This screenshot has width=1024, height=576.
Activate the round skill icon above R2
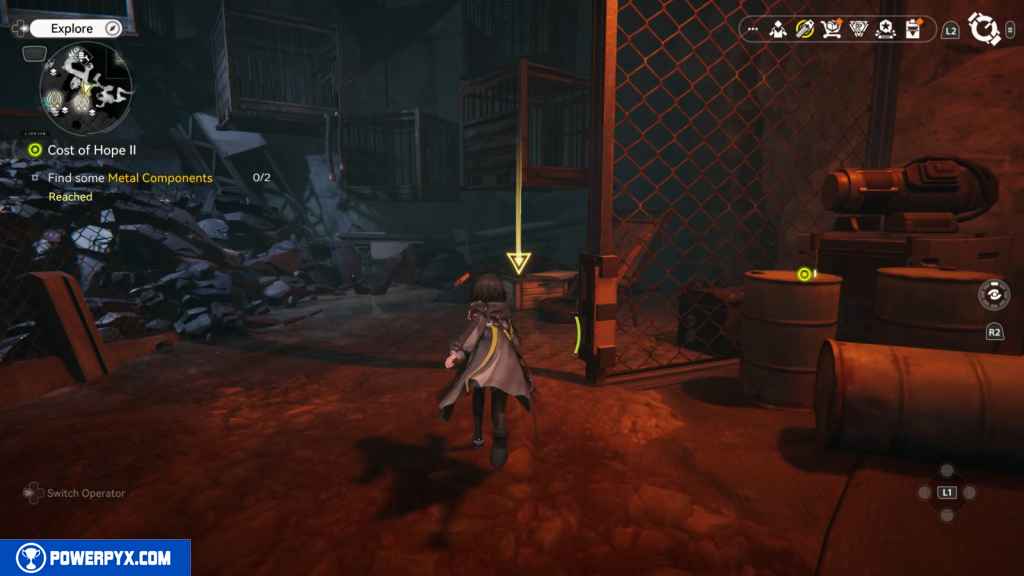tap(994, 296)
